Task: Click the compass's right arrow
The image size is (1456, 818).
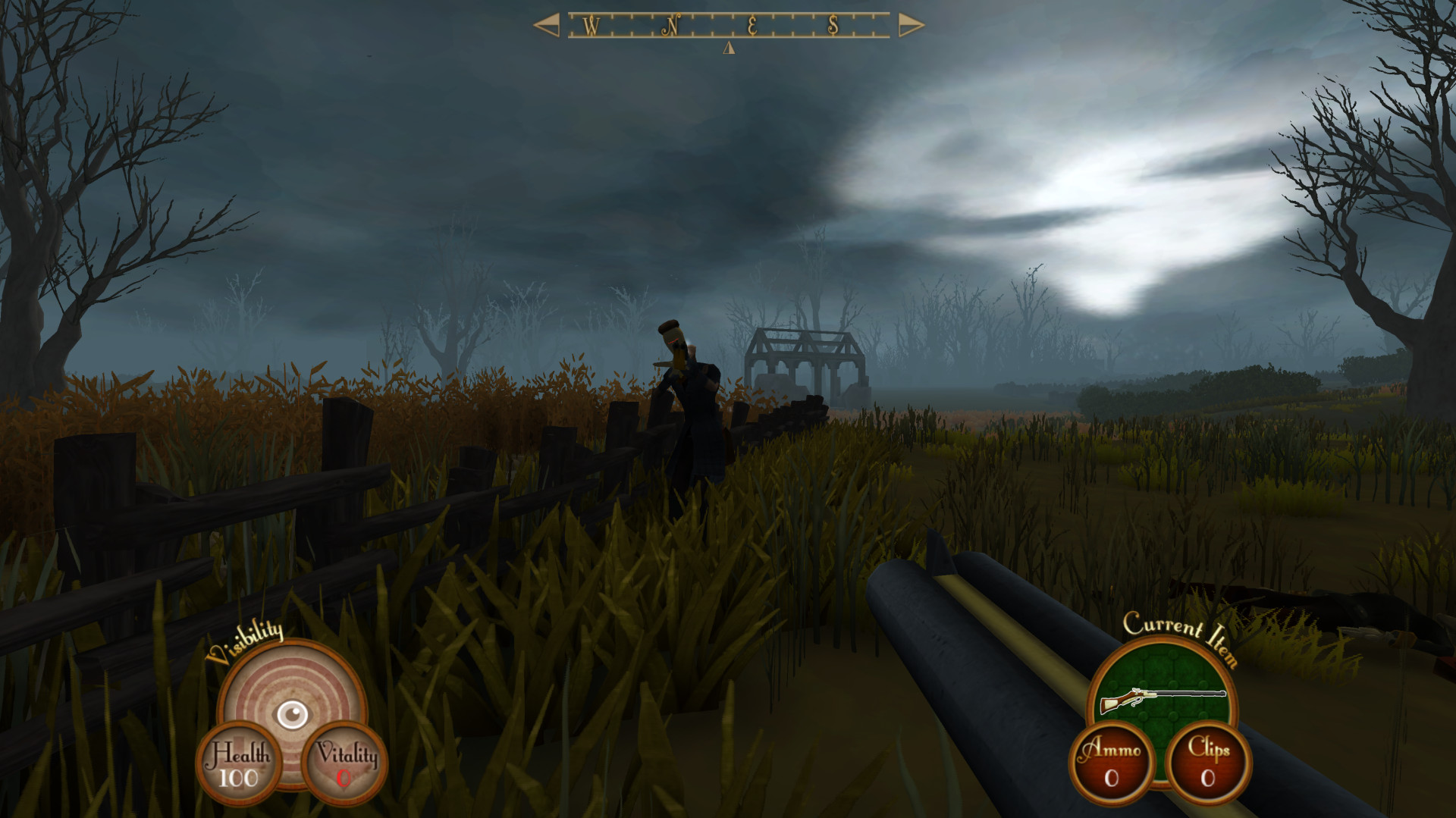Action: click(x=911, y=26)
